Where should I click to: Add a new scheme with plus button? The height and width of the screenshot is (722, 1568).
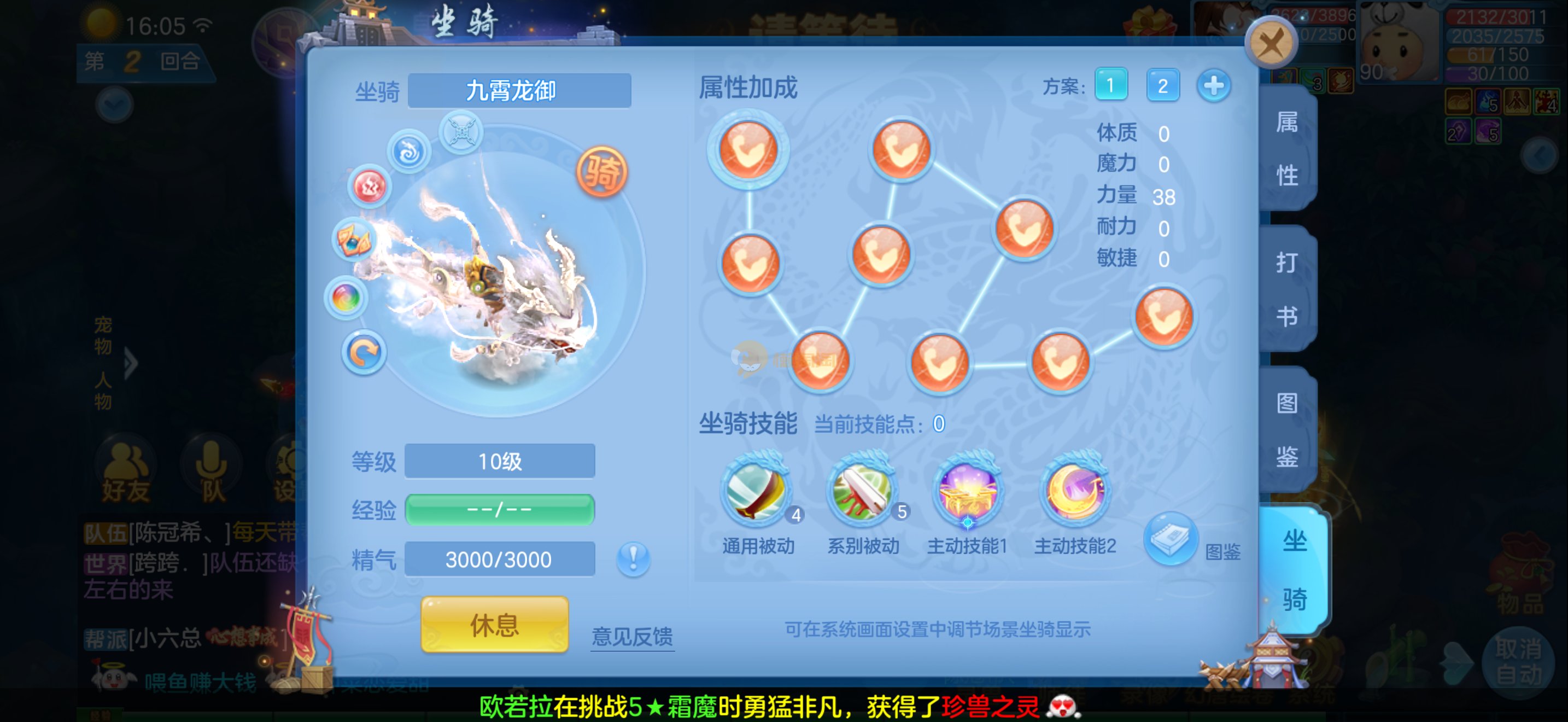click(1213, 85)
